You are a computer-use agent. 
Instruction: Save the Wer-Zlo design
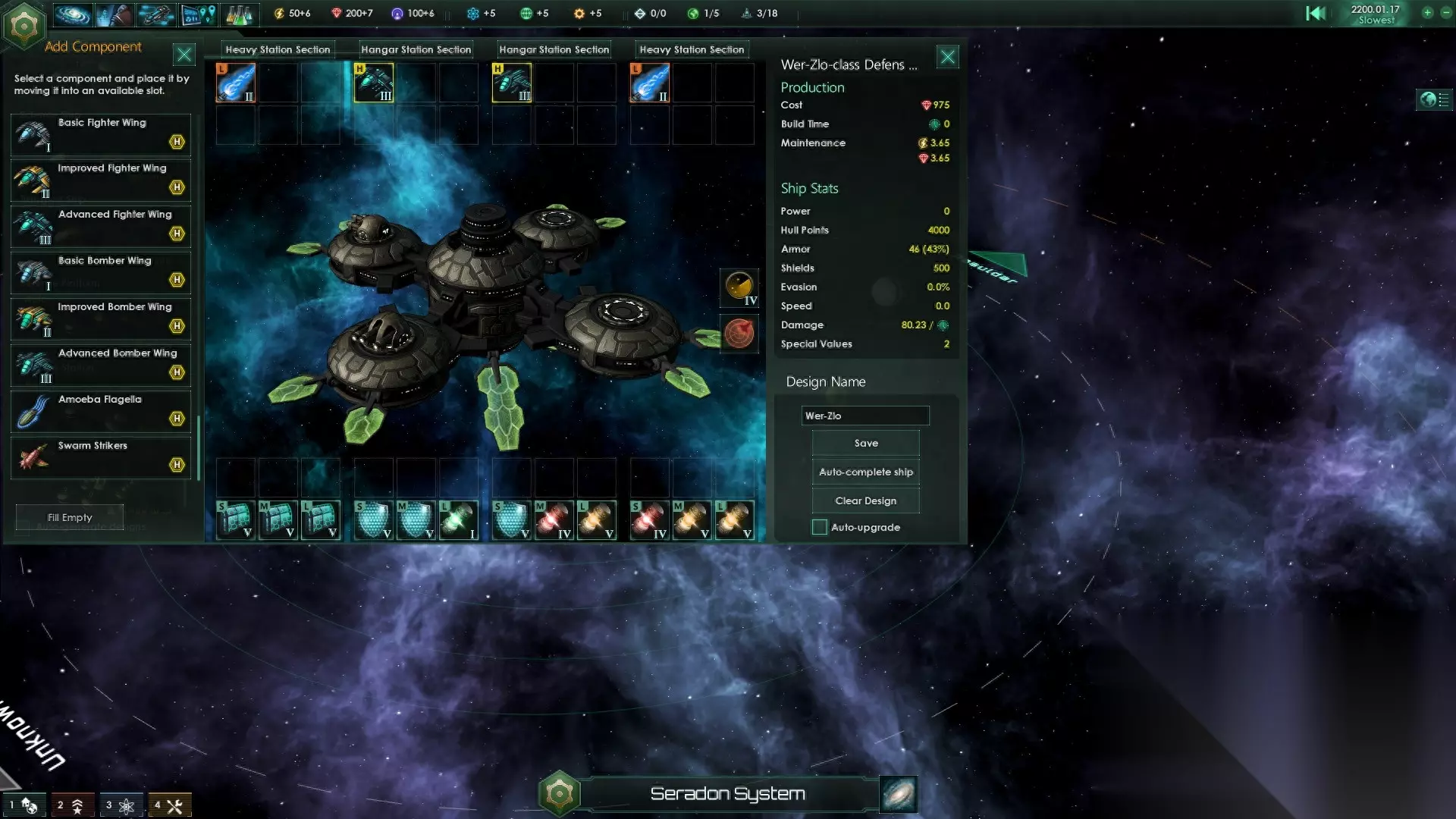[865, 443]
